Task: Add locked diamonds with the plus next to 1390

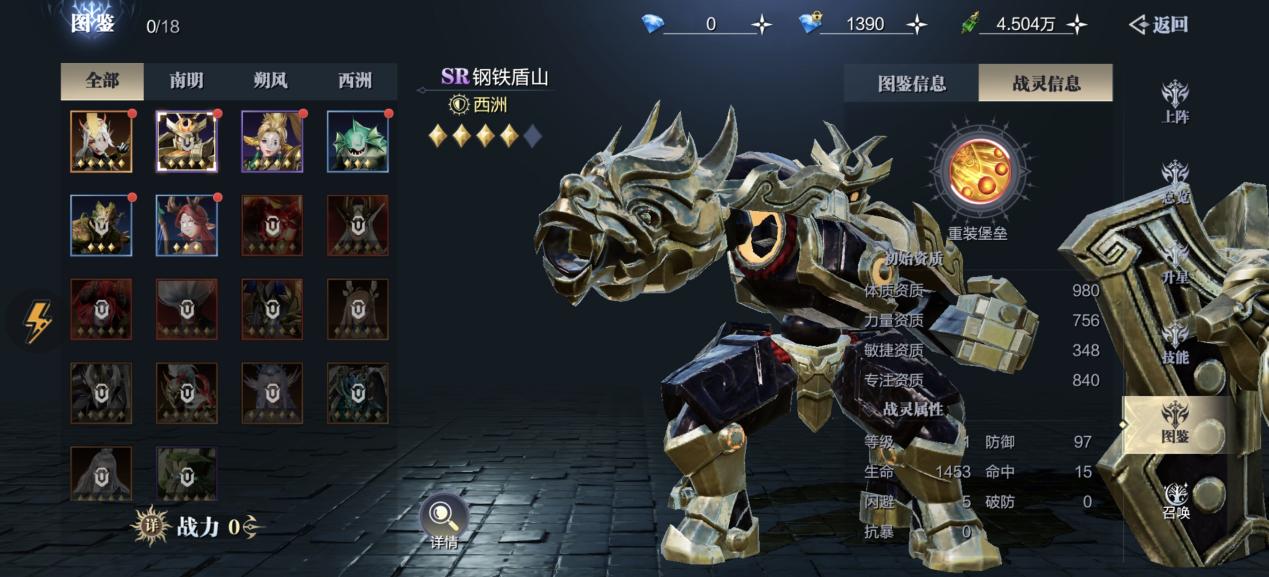Action: point(916,25)
